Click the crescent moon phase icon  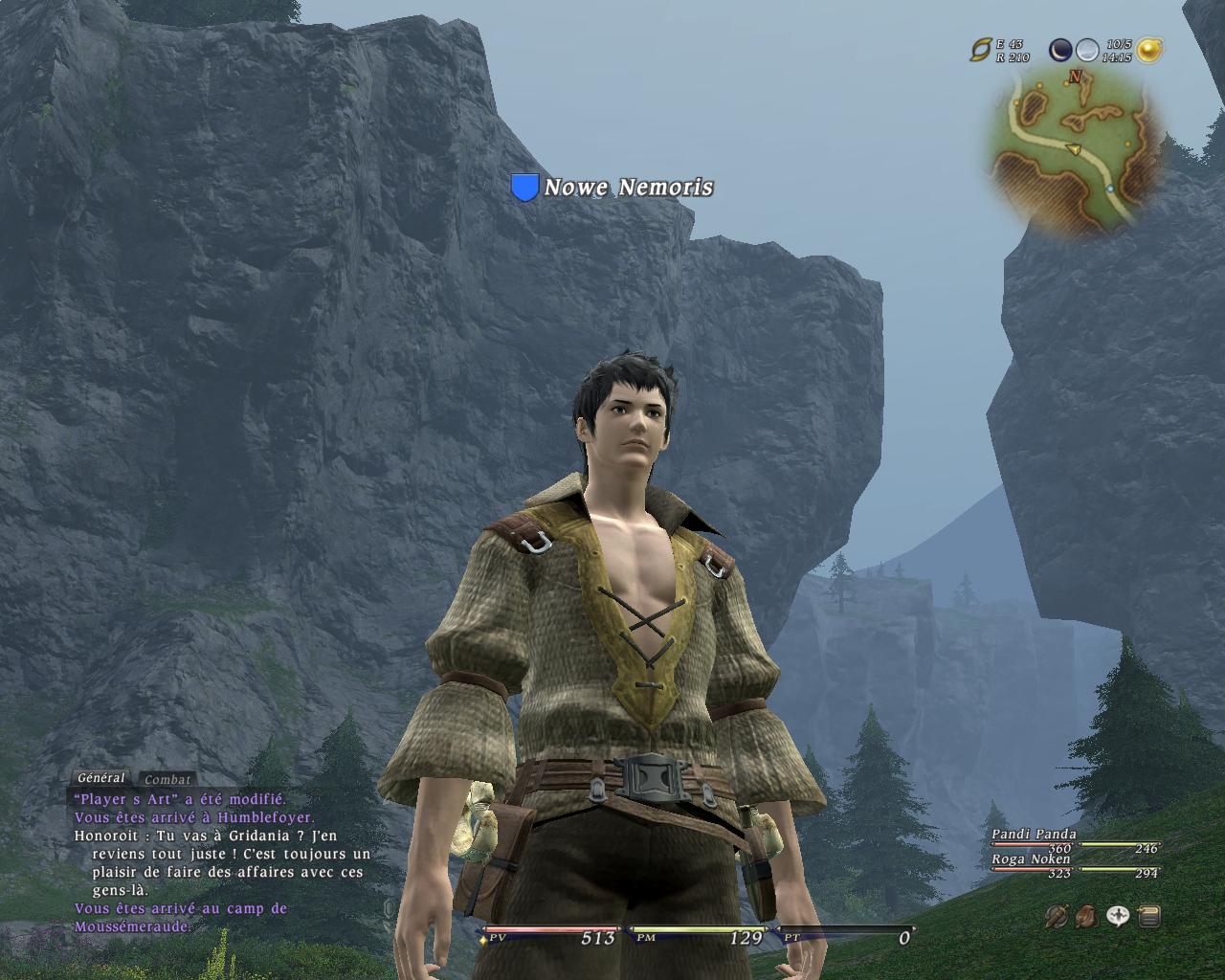coord(1060,50)
